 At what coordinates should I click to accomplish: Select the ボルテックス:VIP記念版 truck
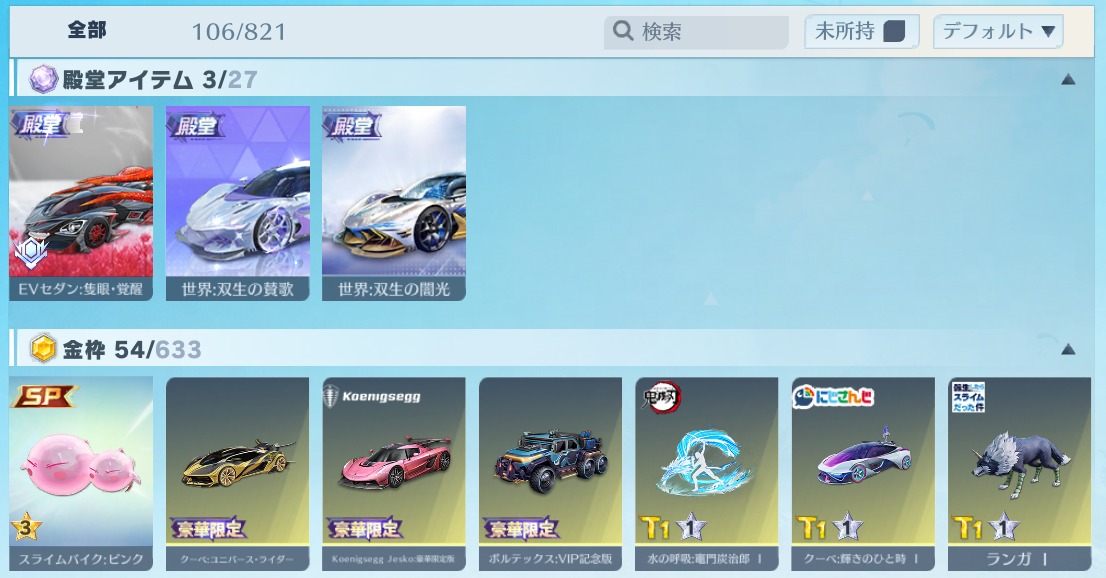550,473
